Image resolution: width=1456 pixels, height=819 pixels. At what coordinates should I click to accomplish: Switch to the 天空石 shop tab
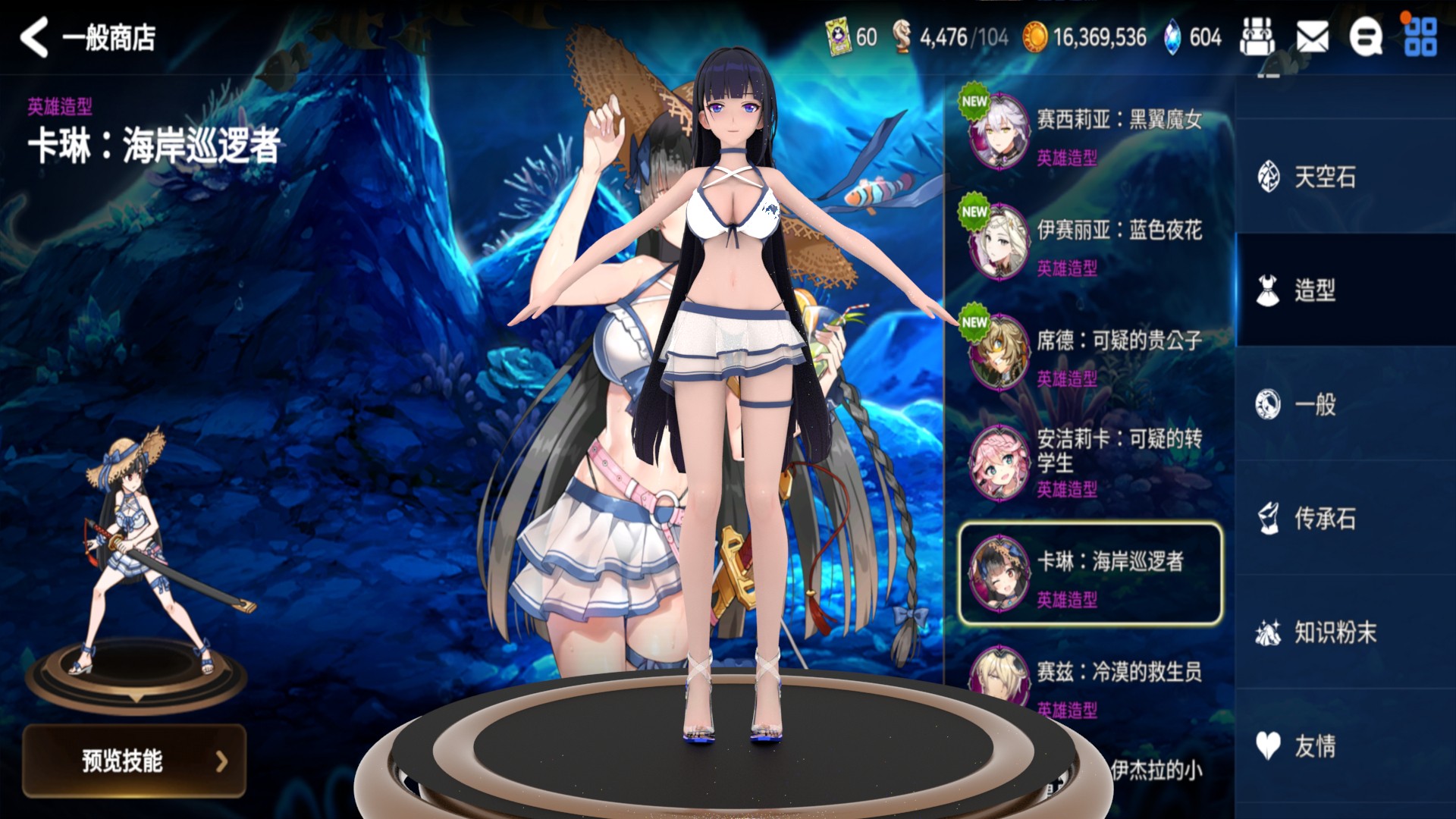tap(1323, 177)
